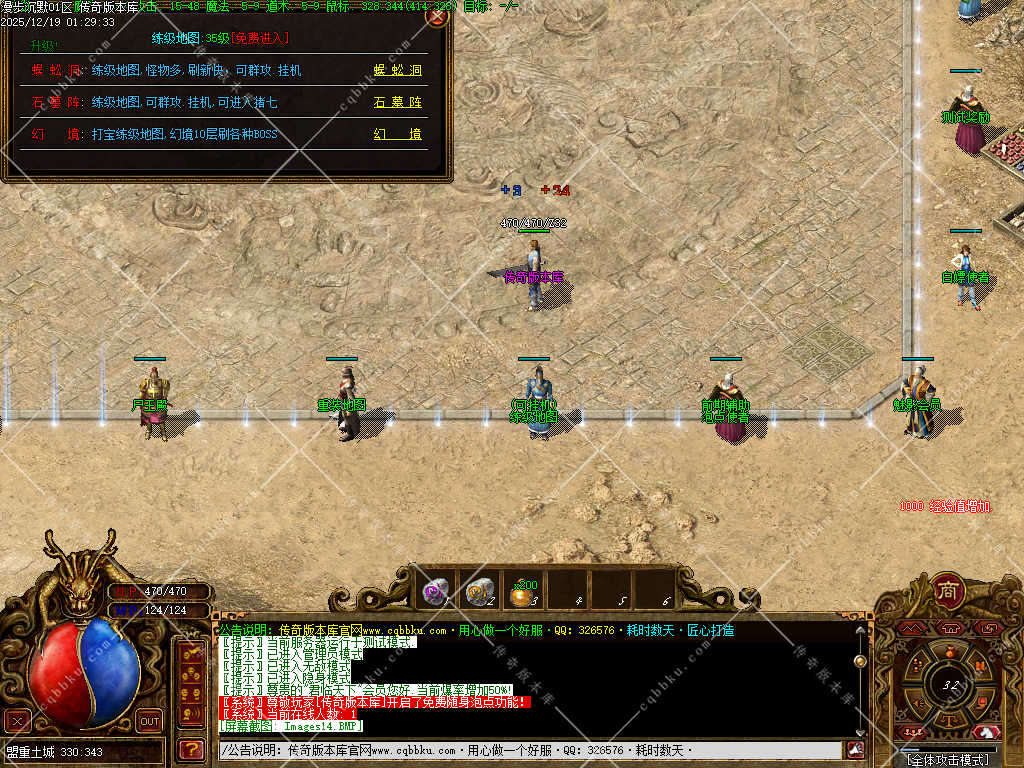
Task: Click the megaphone icon beside chat input
Action: pyautogui.click(x=855, y=749)
